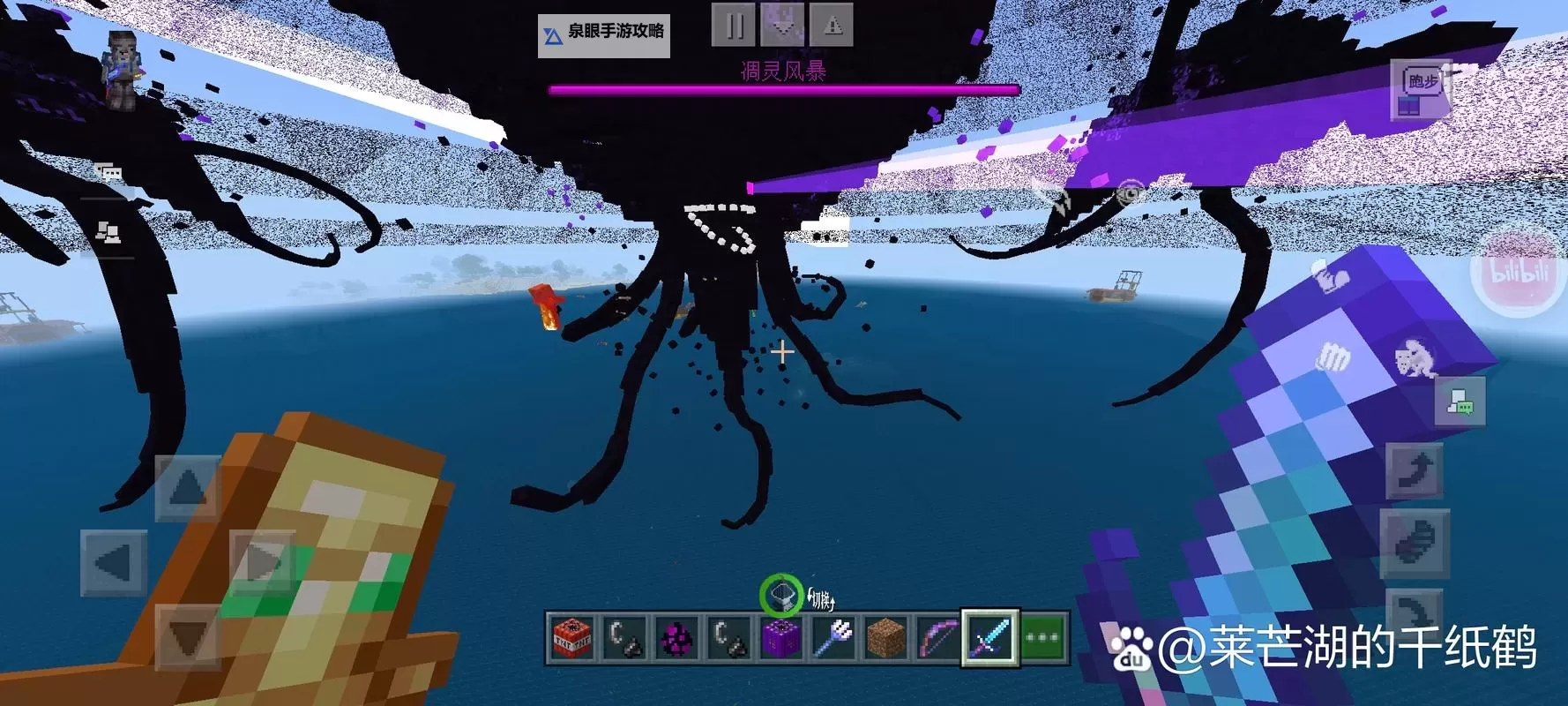The width and height of the screenshot is (1568, 706).
Task: Select the purple command block hotbar slot
Action: pyautogui.click(x=781, y=637)
